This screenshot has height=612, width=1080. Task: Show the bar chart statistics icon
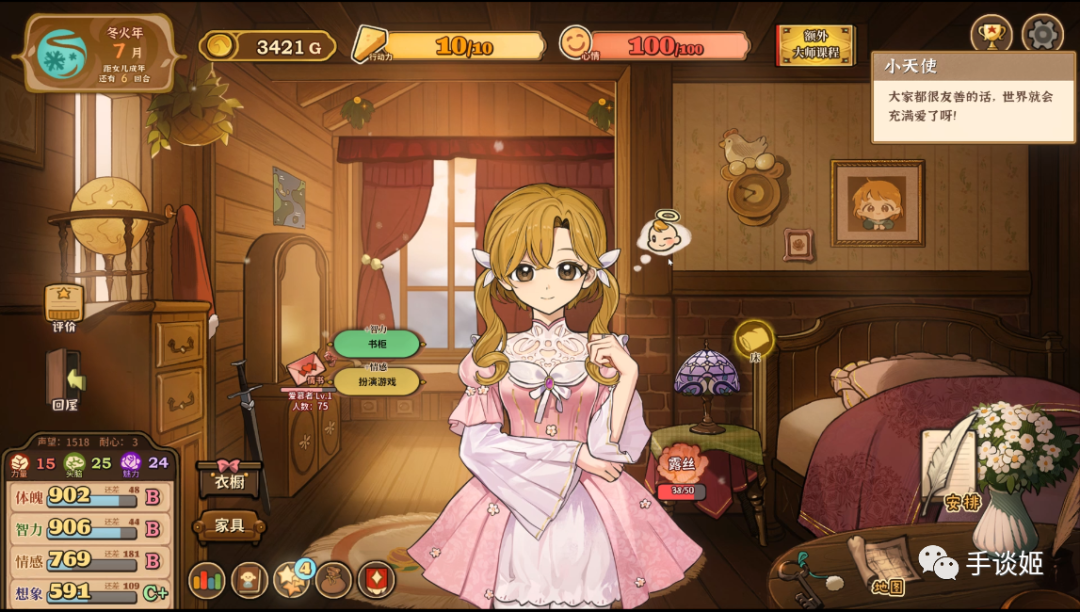point(207,579)
